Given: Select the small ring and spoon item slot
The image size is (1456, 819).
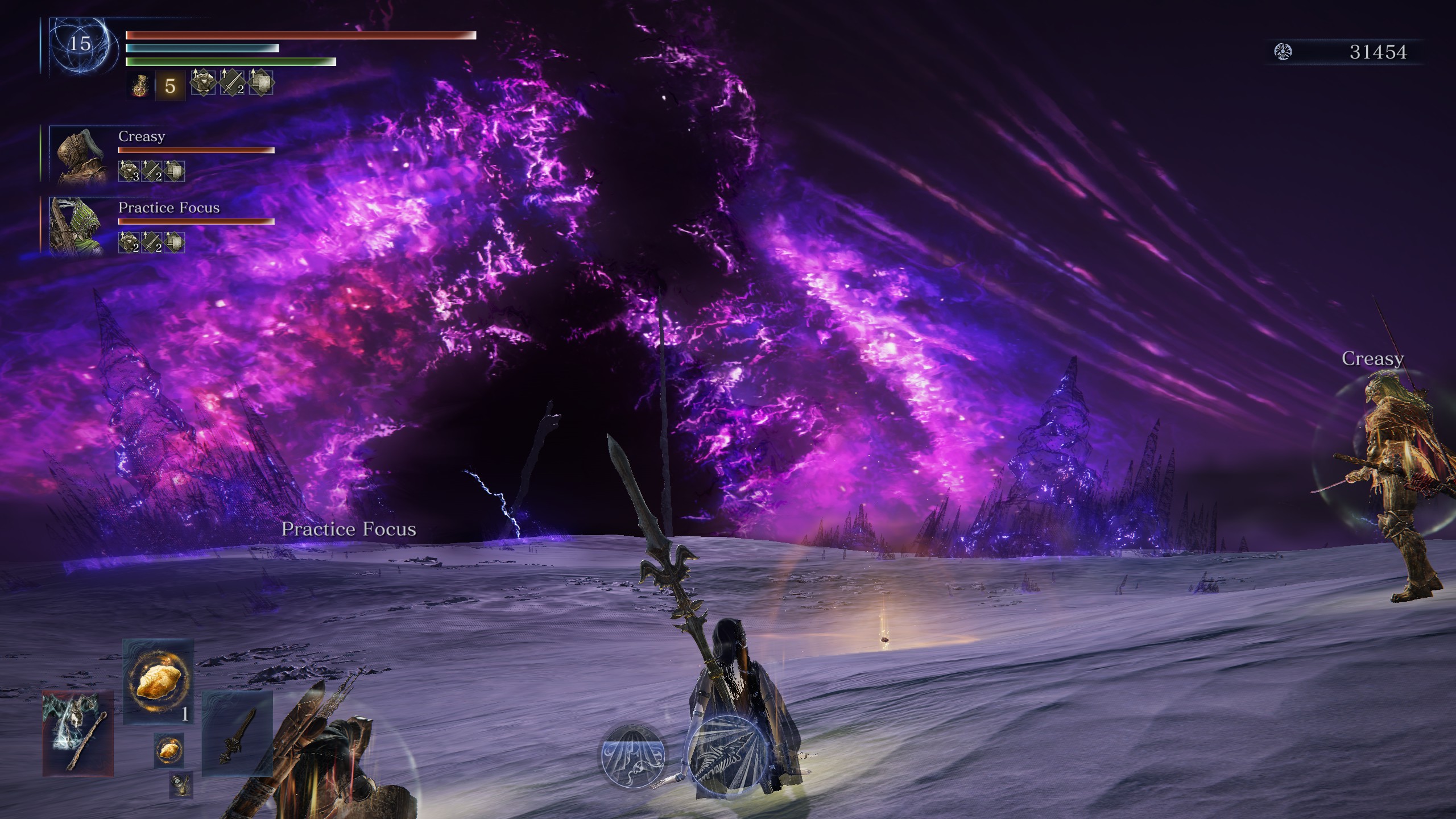Looking at the screenshot, I should [x=181, y=784].
